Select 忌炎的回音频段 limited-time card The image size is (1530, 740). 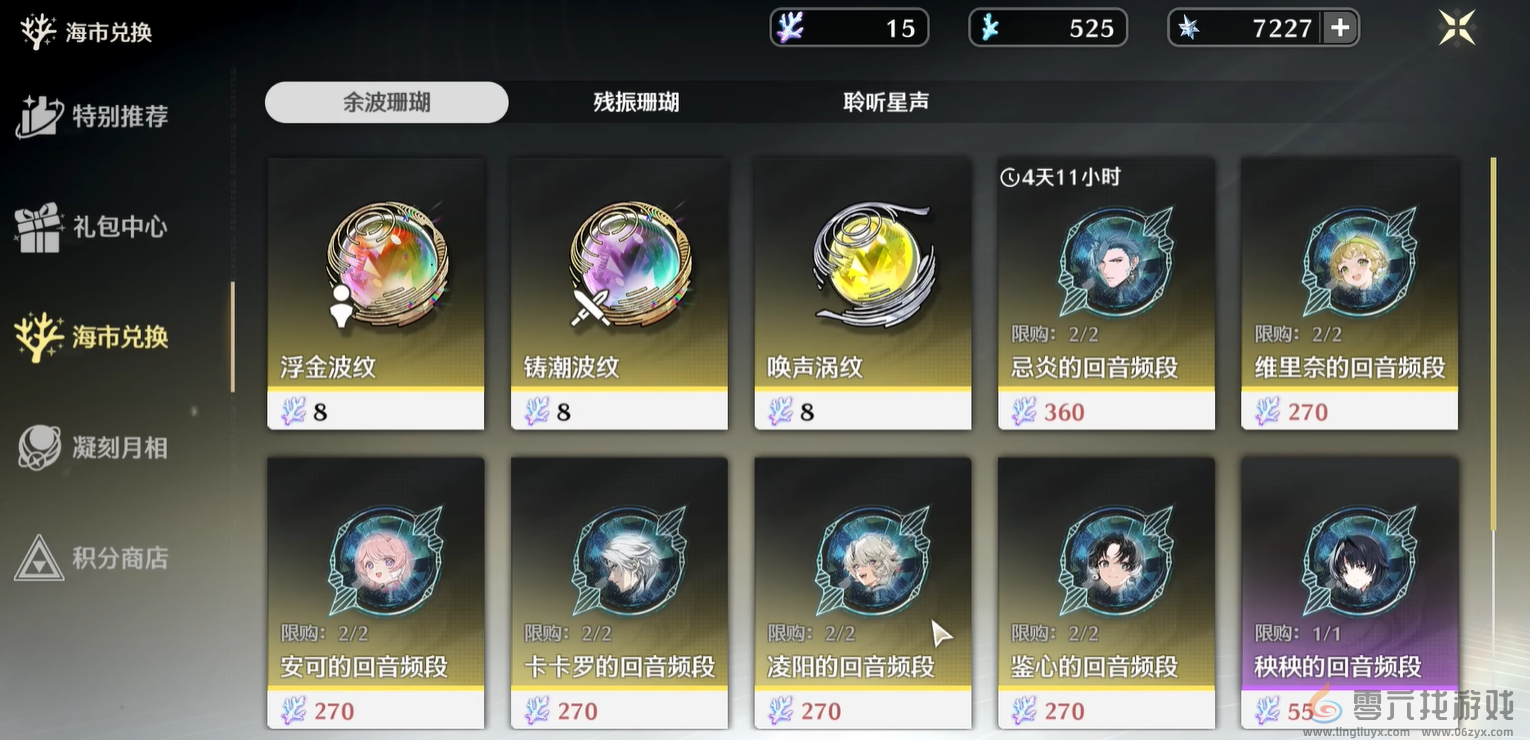coord(1105,293)
